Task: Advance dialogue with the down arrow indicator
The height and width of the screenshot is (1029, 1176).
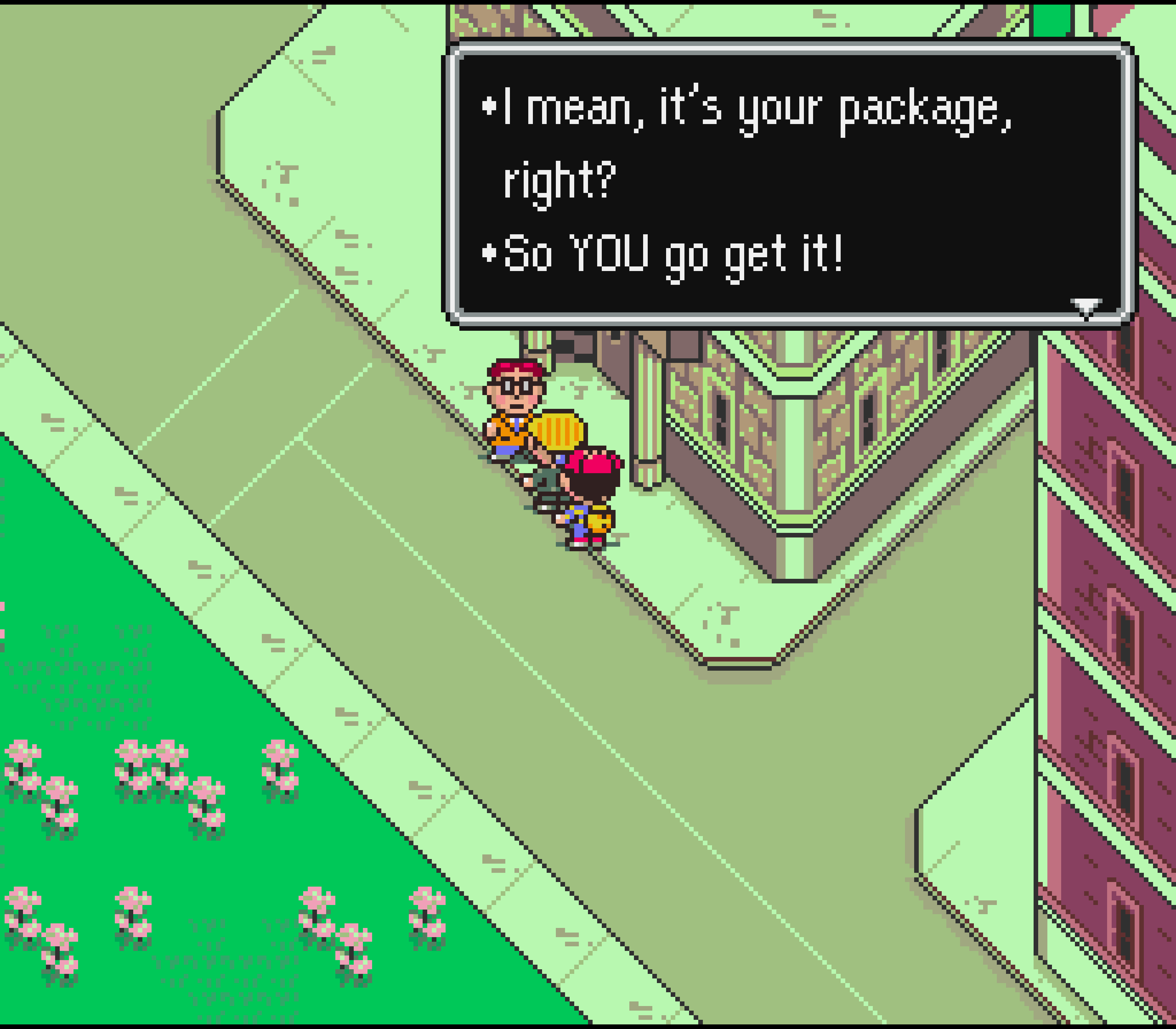Action: pos(1086,307)
